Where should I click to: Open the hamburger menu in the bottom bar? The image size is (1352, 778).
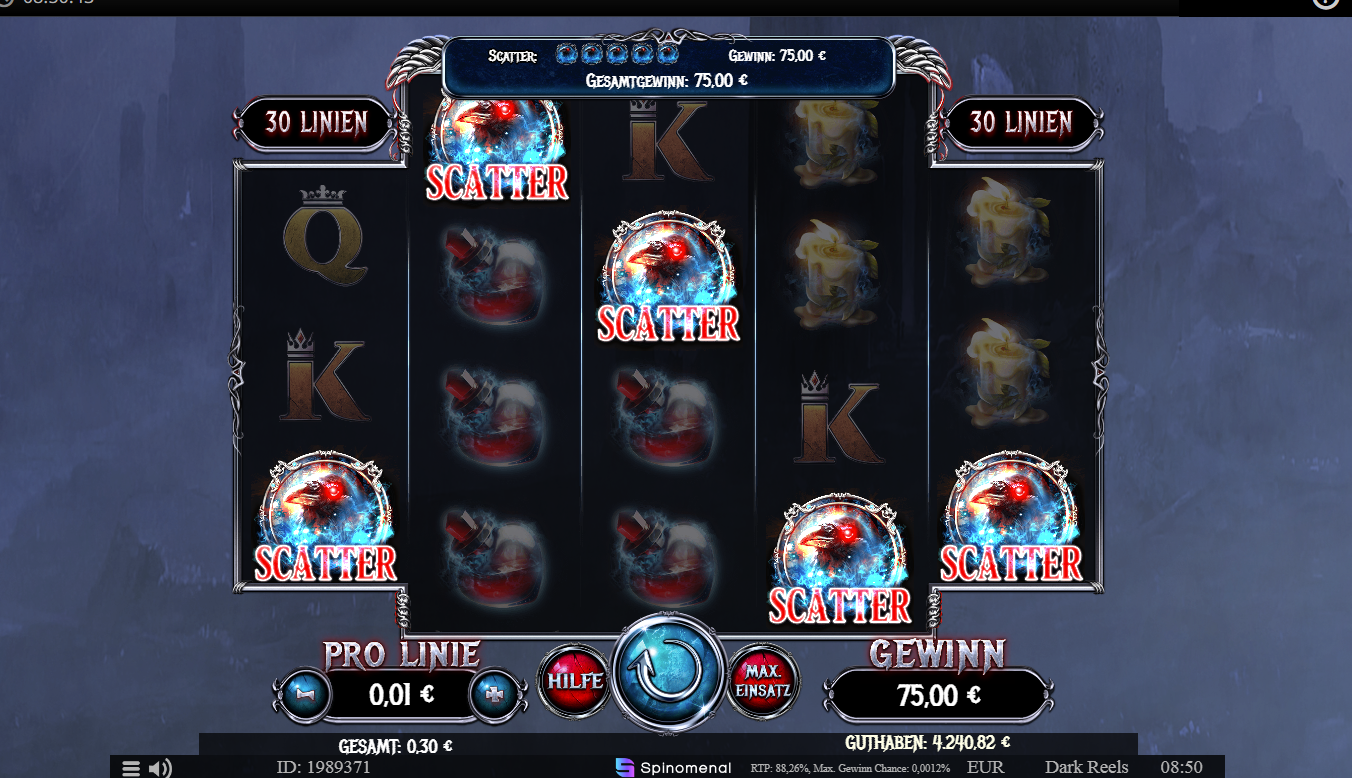130,767
